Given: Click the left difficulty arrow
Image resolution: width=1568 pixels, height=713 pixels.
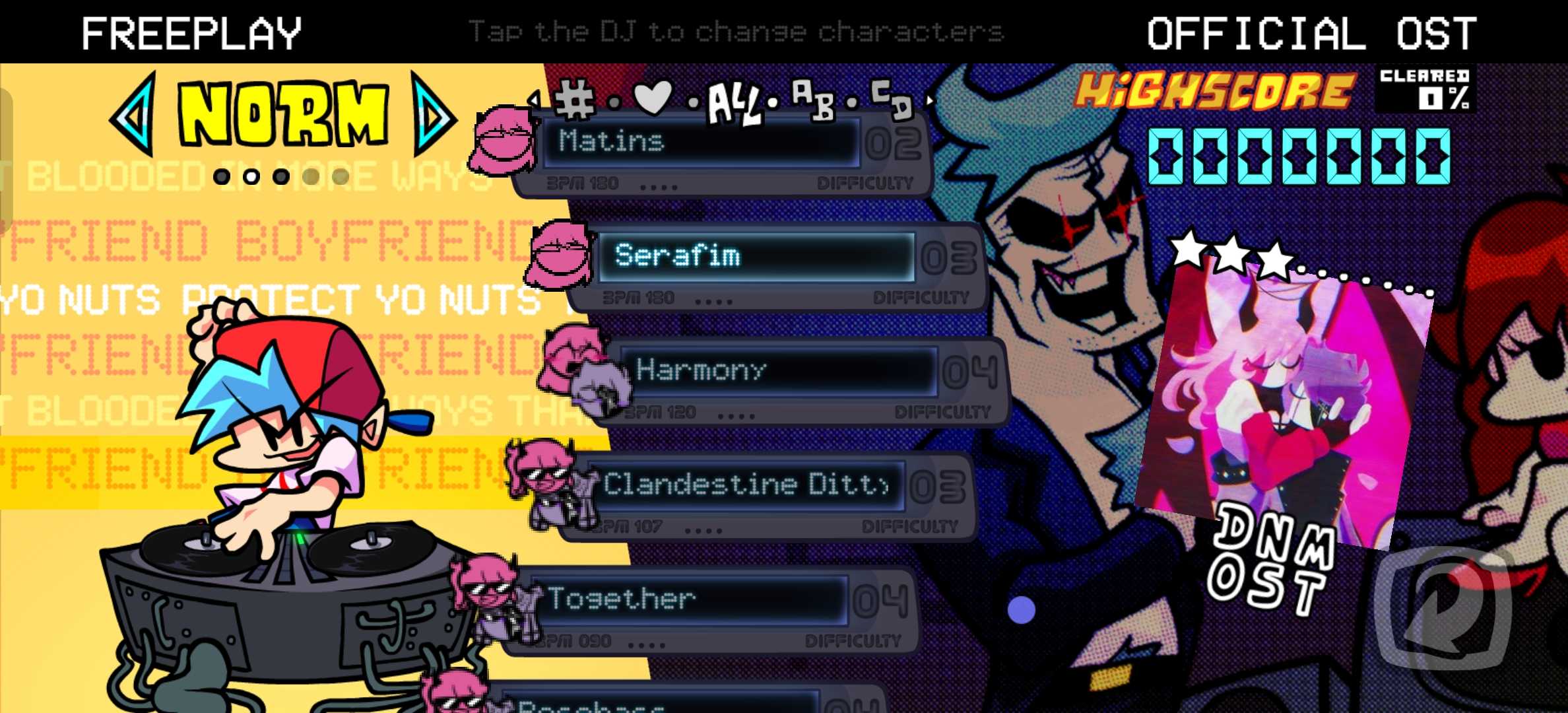Looking at the screenshot, I should pyautogui.click(x=135, y=116).
